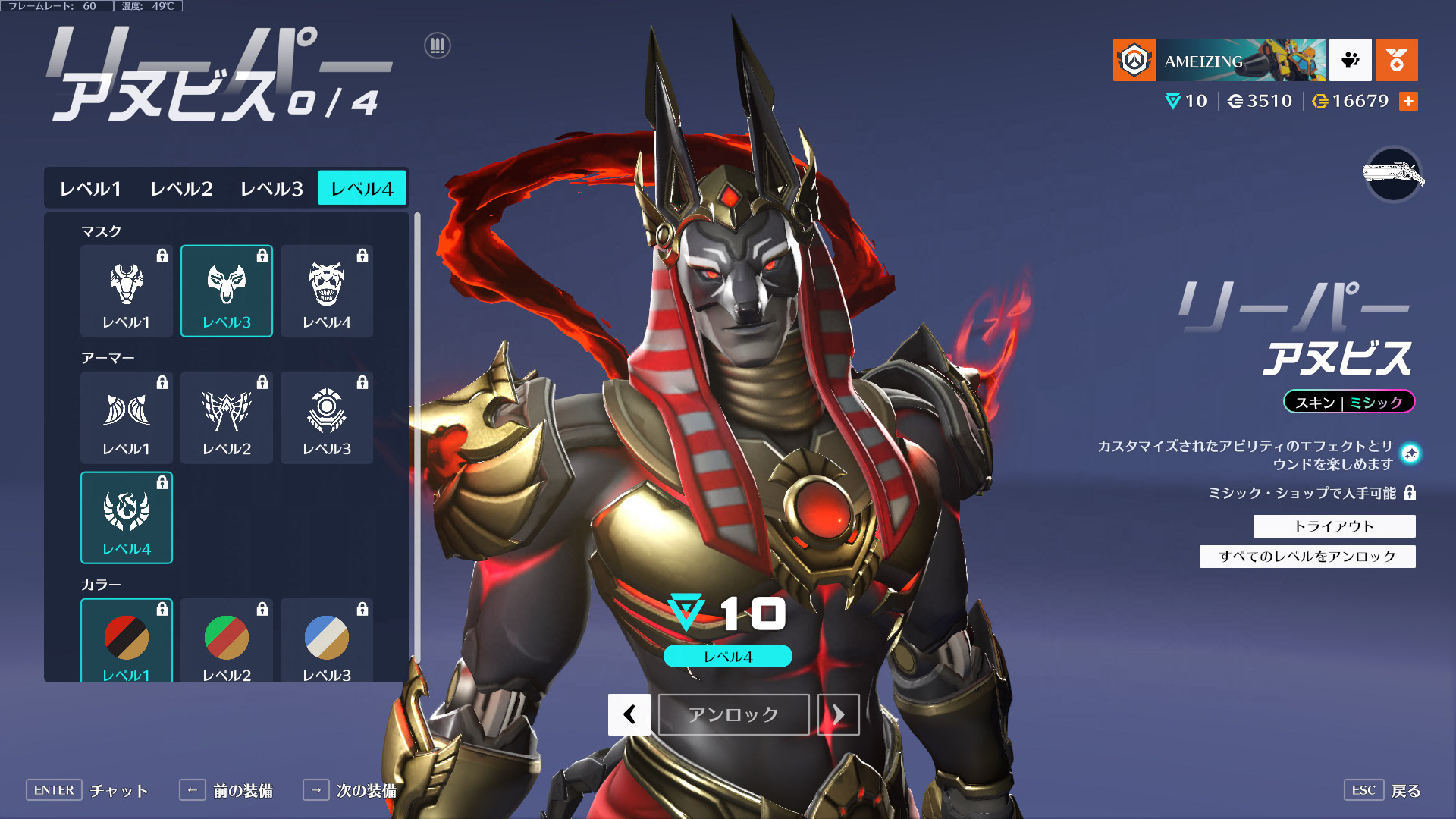
Task: Start the トライアウト skin tryout
Action: click(x=1334, y=526)
